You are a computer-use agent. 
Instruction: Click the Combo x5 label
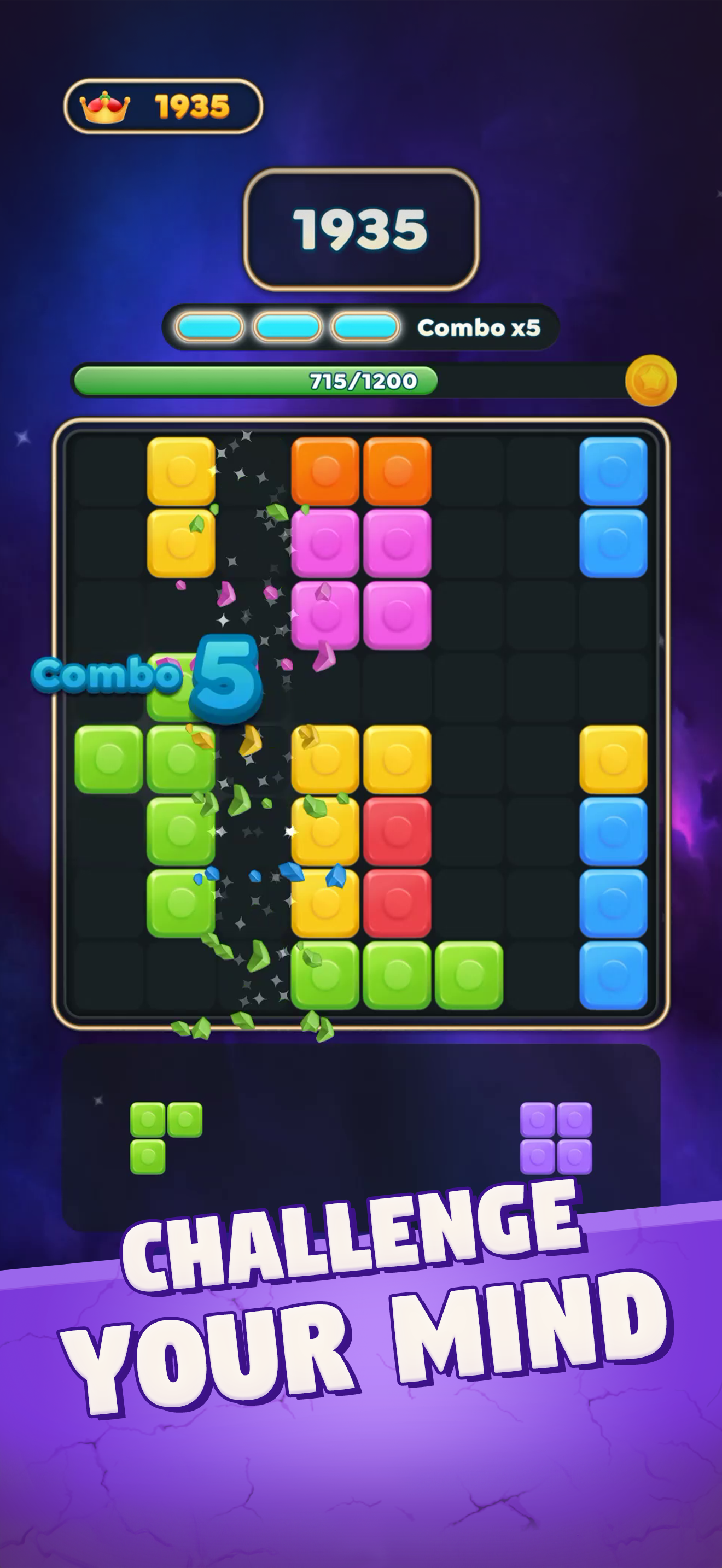(x=481, y=327)
